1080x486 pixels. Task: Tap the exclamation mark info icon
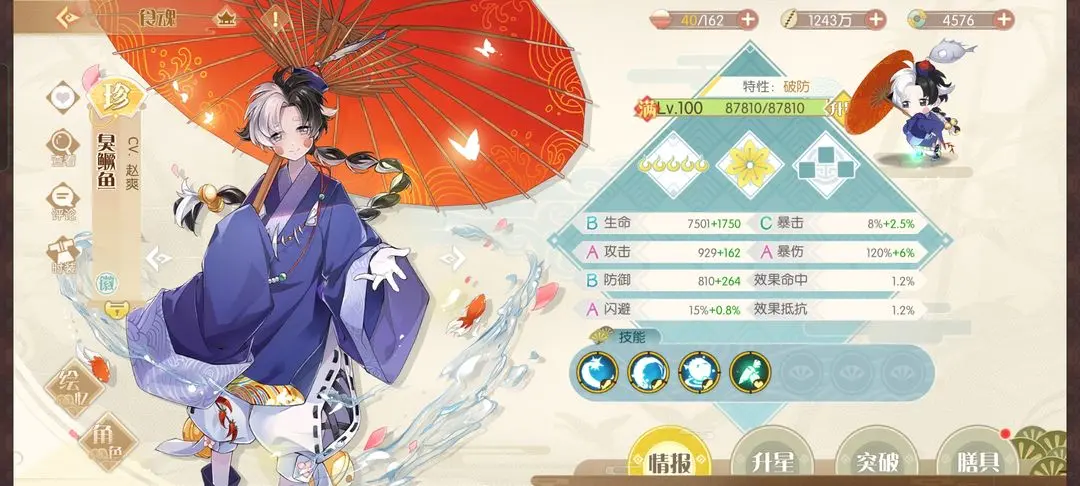275,18
